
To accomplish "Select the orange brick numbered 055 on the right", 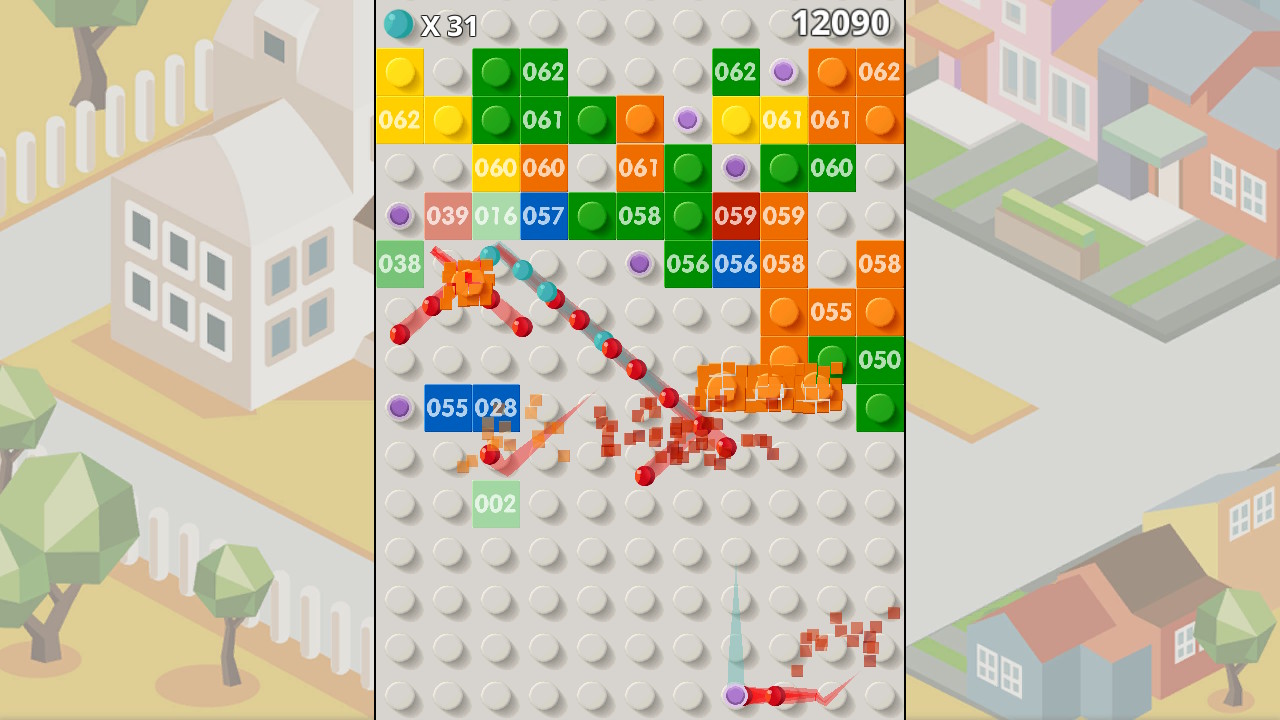I will 833,312.
